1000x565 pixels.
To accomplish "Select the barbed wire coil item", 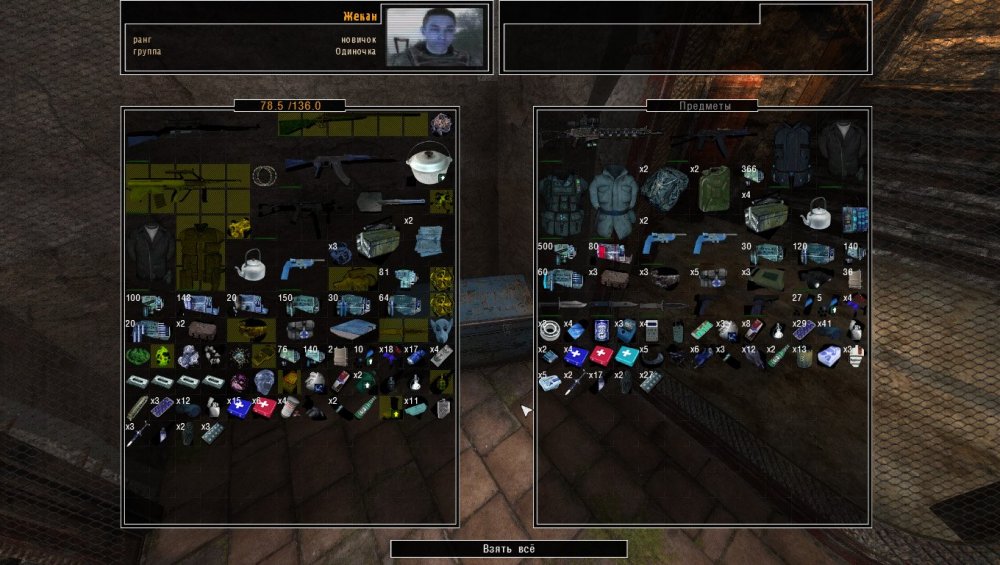I will 264,176.
